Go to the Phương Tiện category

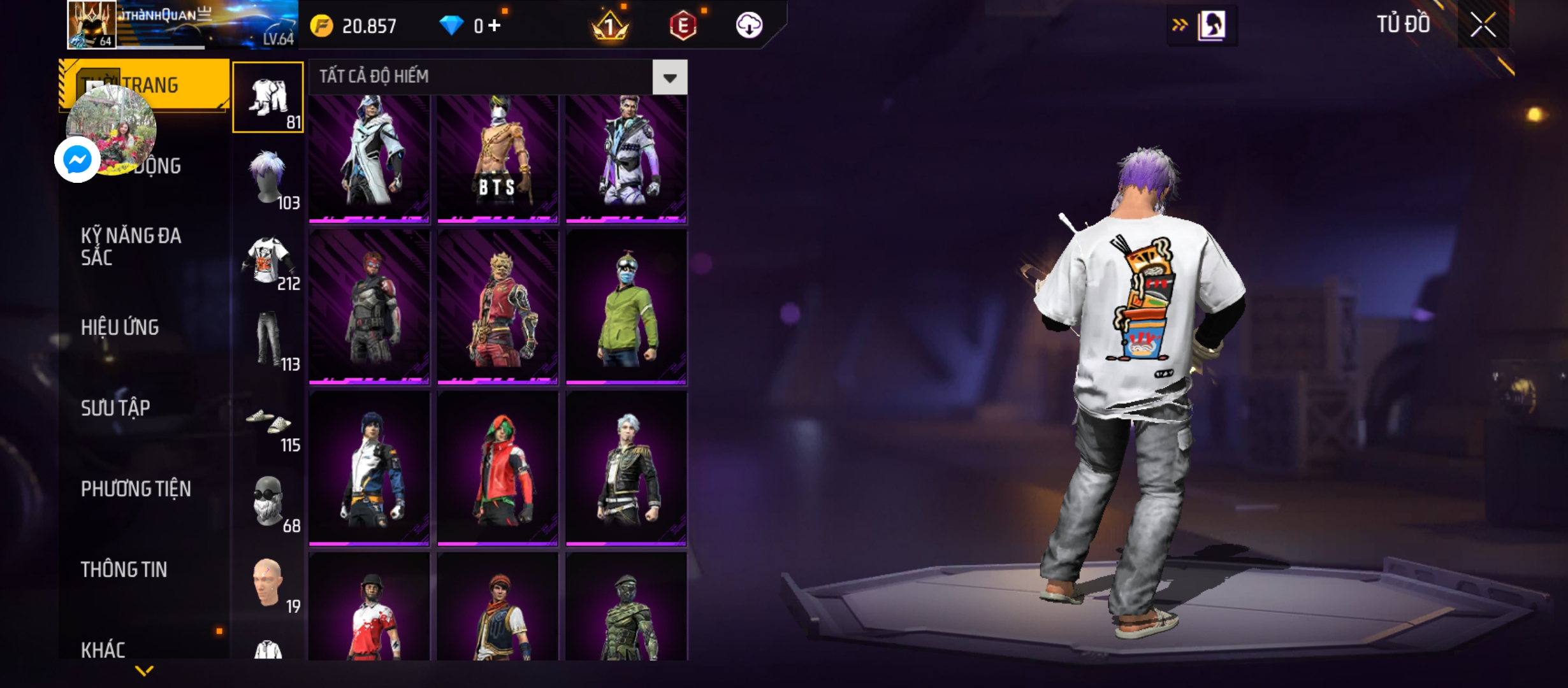(136, 489)
